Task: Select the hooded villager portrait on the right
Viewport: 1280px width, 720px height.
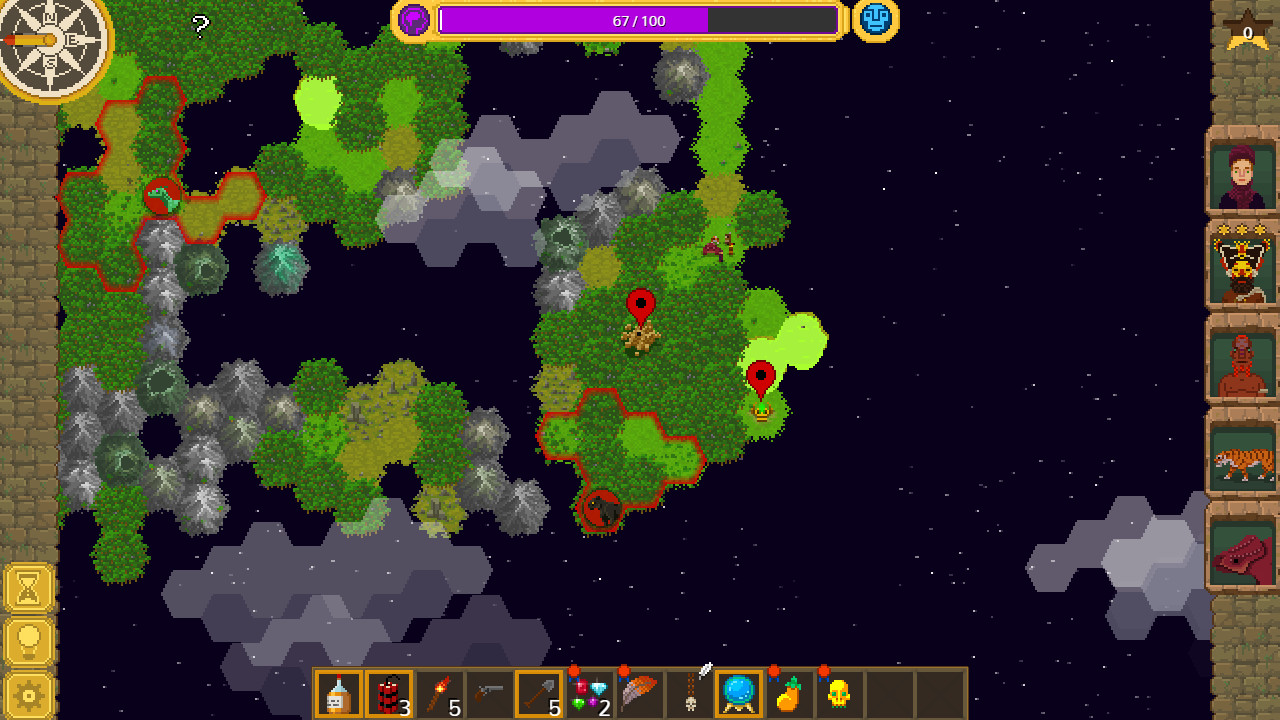Action: pos(1241,170)
